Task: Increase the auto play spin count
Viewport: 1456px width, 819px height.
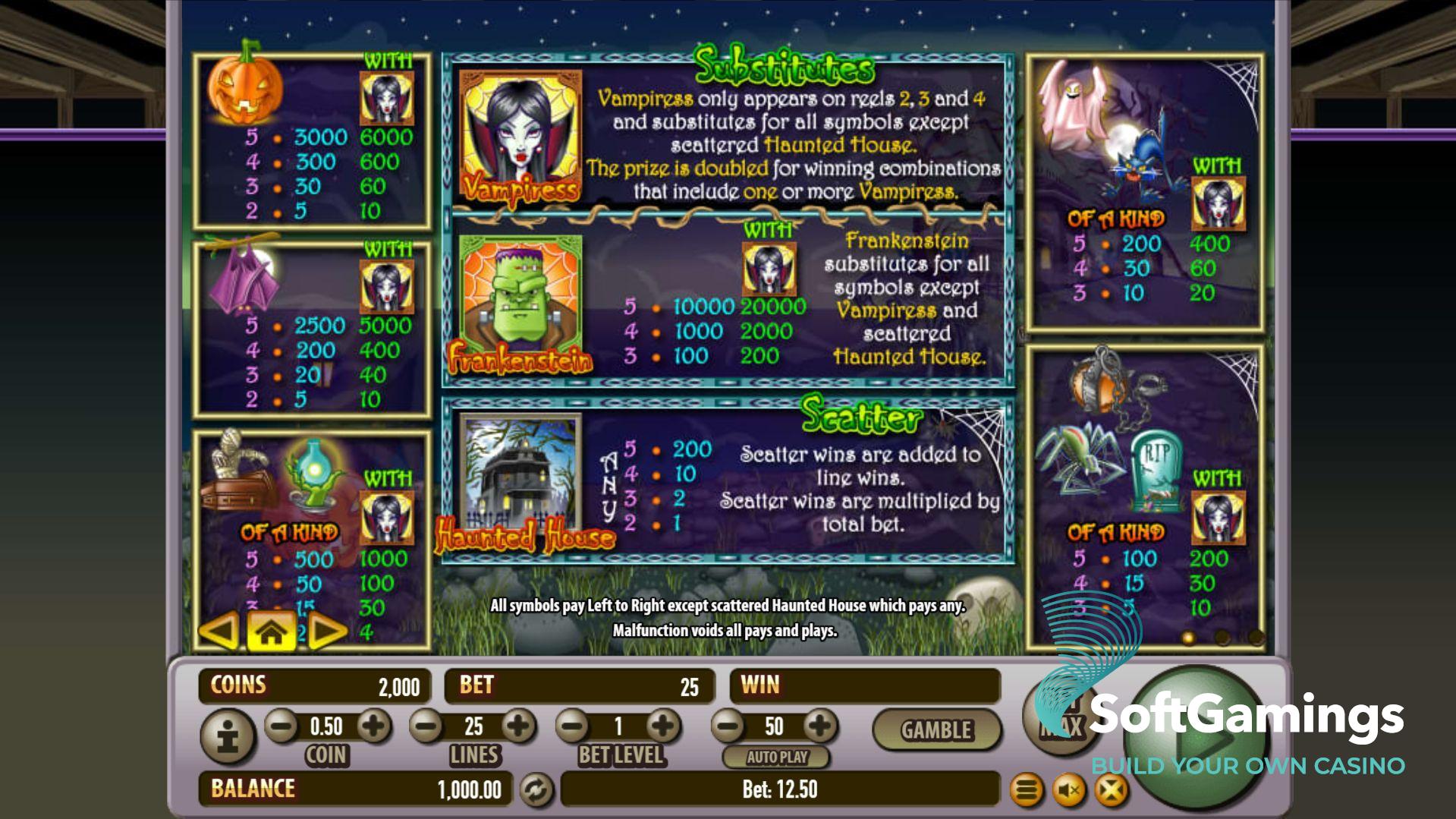Action: (820, 726)
